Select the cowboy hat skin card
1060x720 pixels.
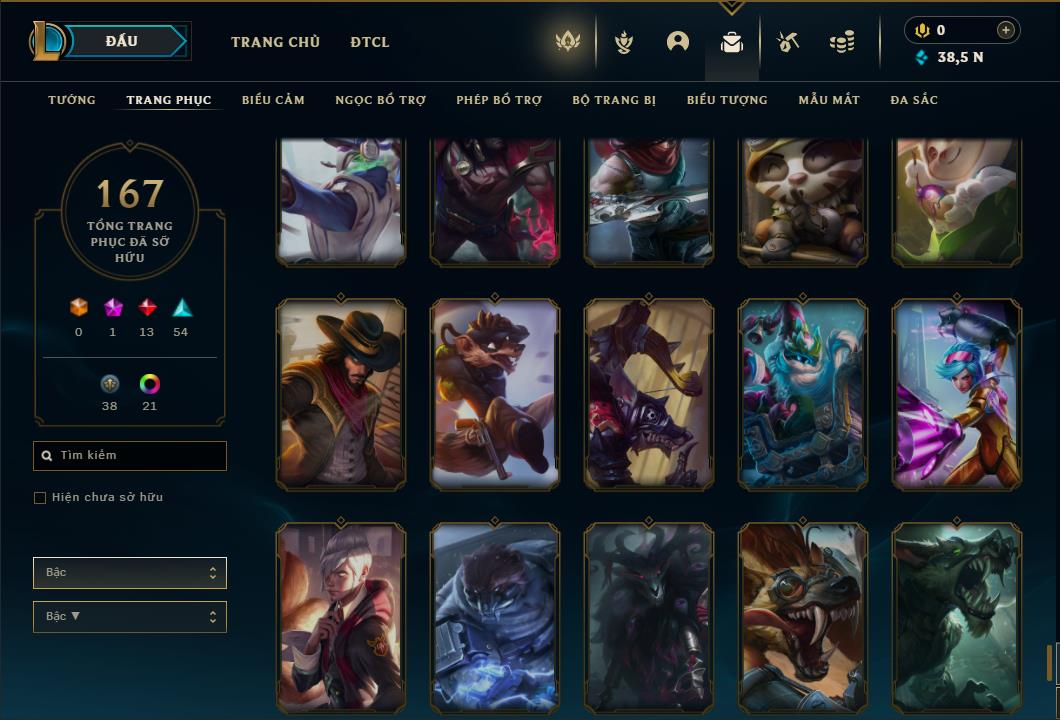click(x=341, y=395)
